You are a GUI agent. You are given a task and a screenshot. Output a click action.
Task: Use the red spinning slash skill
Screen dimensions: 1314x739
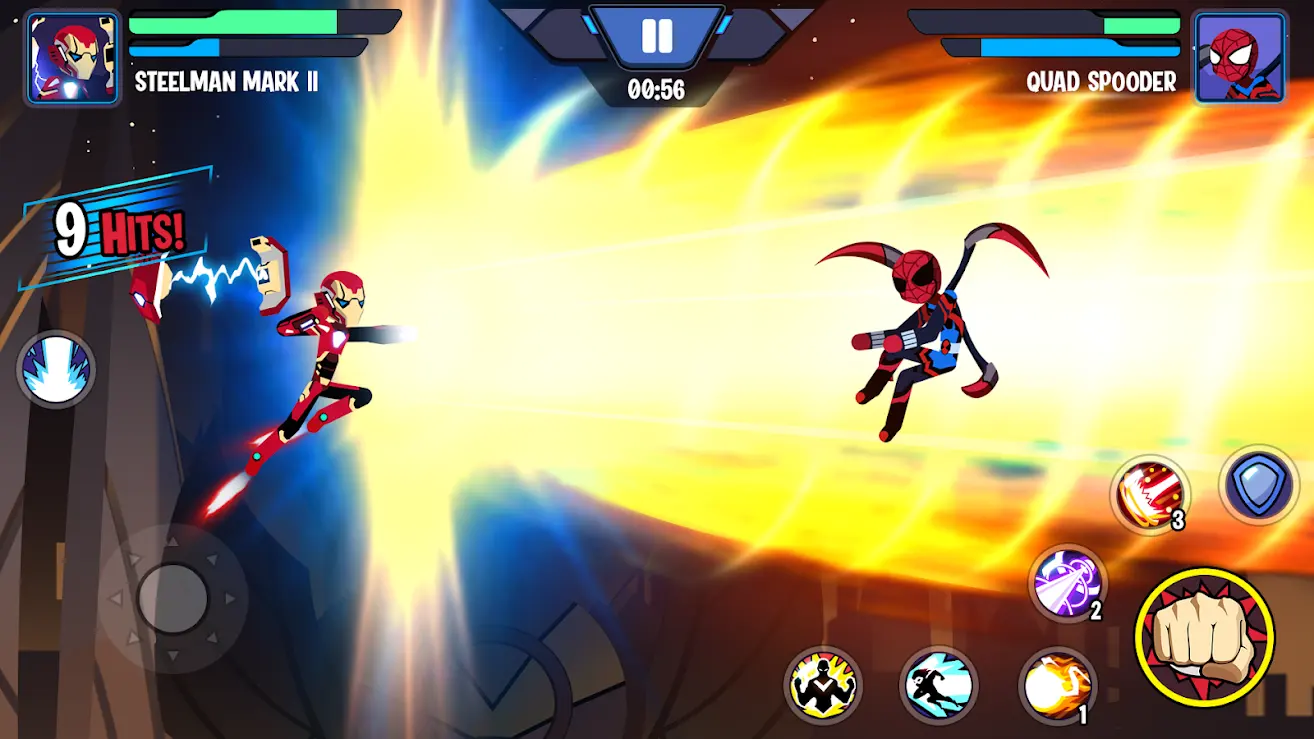pos(1150,495)
